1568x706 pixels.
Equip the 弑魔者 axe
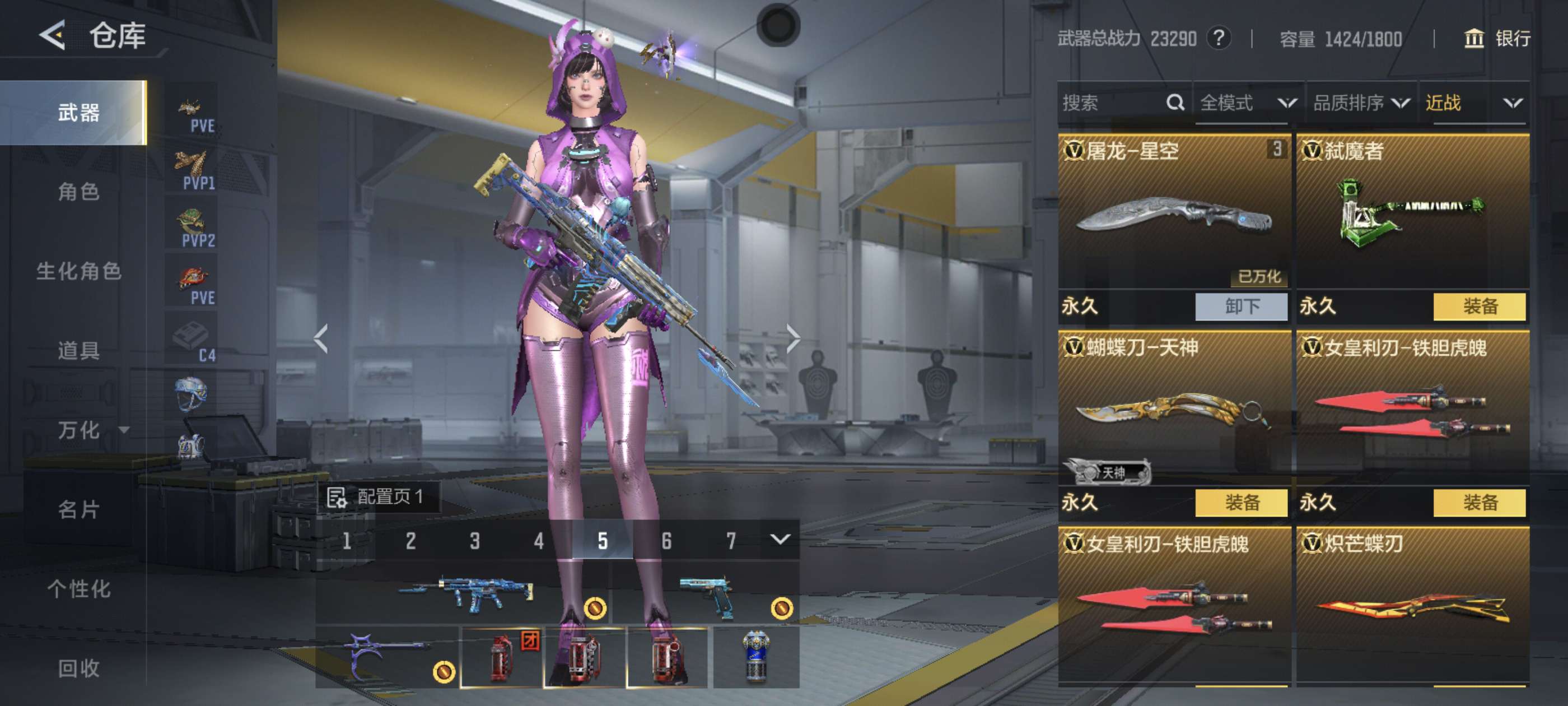click(x=1479, y=306)
